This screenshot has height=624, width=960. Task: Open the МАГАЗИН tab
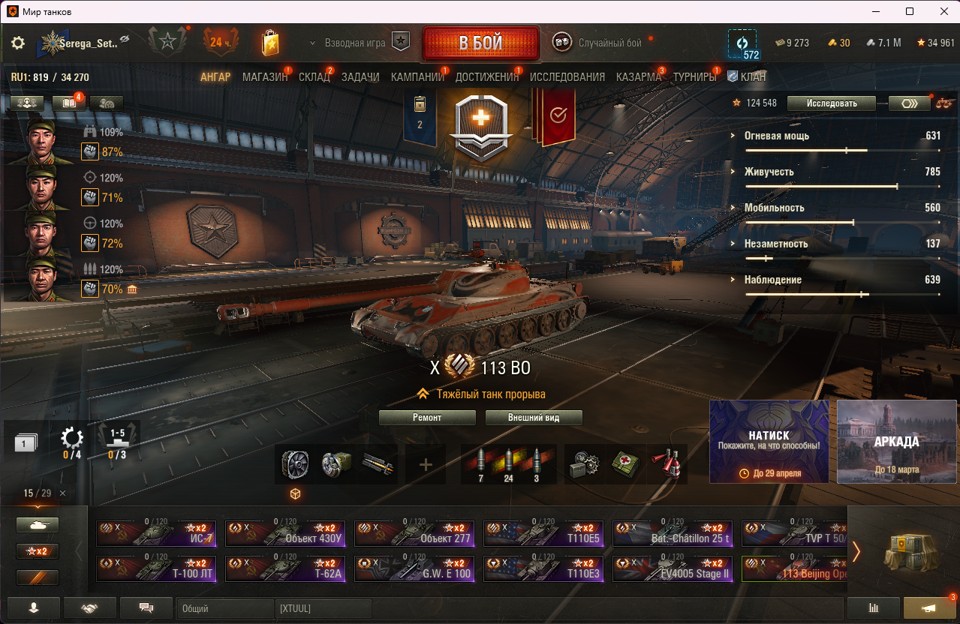(x=264, y=77)
